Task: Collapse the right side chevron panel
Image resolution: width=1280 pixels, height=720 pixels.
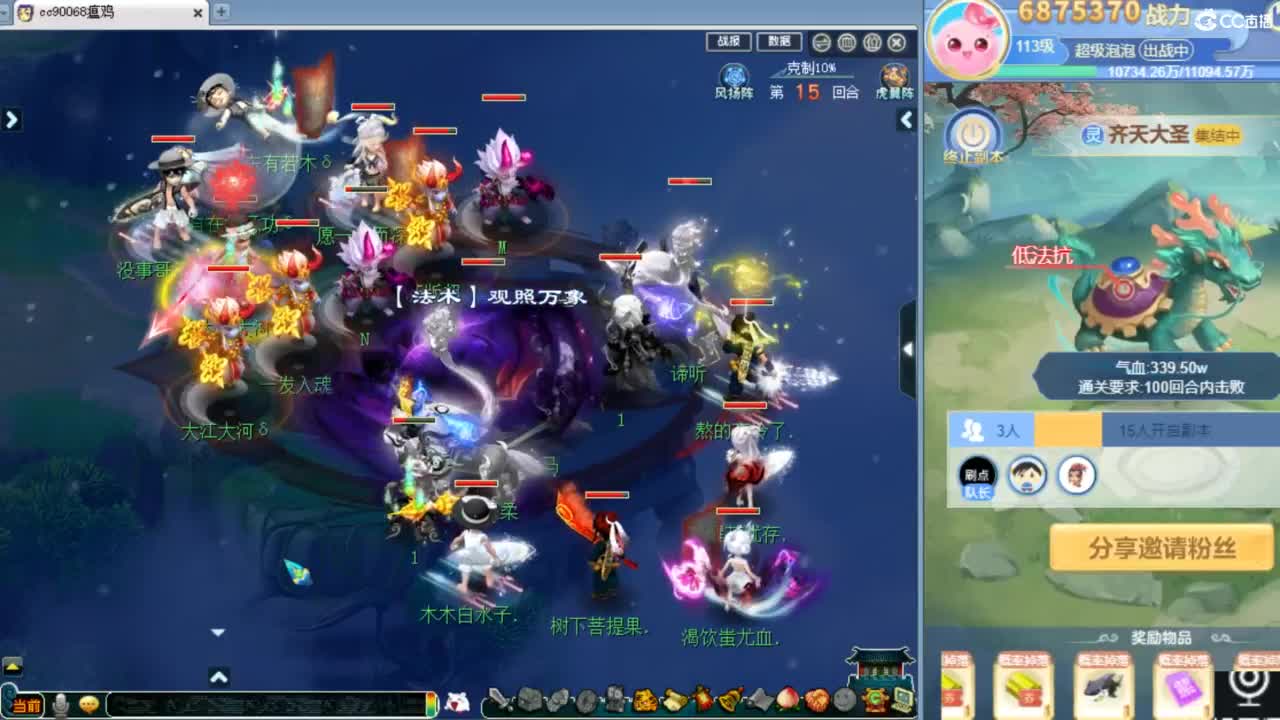Action: 905,120
